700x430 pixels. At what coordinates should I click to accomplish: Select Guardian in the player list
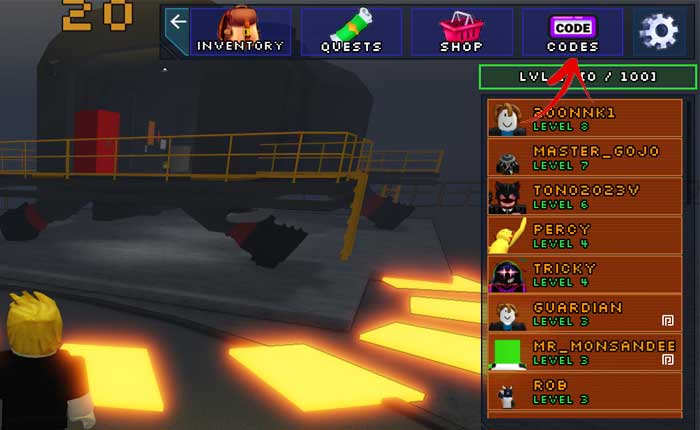[x=585, y=313]
